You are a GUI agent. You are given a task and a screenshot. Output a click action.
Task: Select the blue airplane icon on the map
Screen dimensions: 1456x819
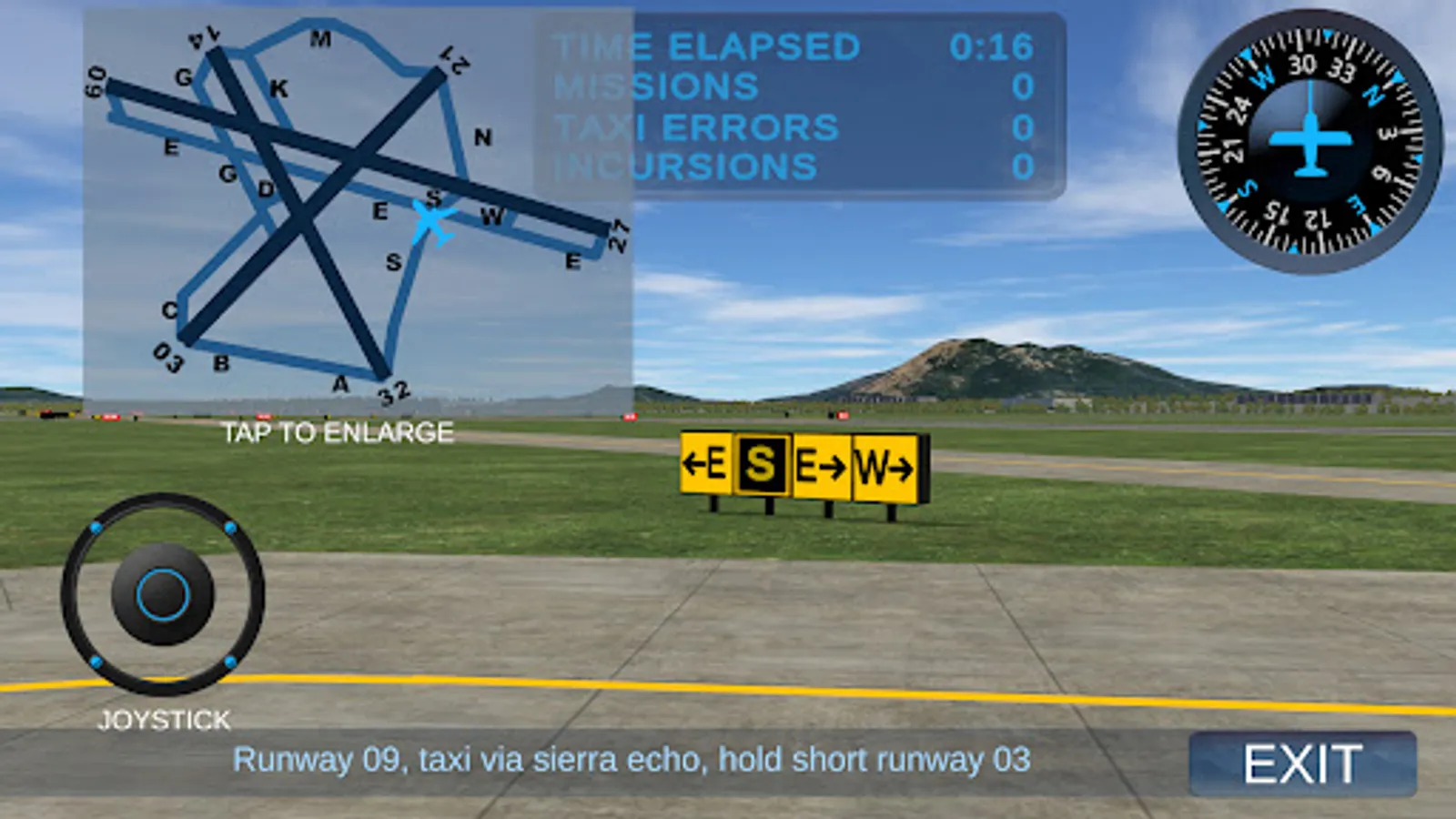pos(428,221)
